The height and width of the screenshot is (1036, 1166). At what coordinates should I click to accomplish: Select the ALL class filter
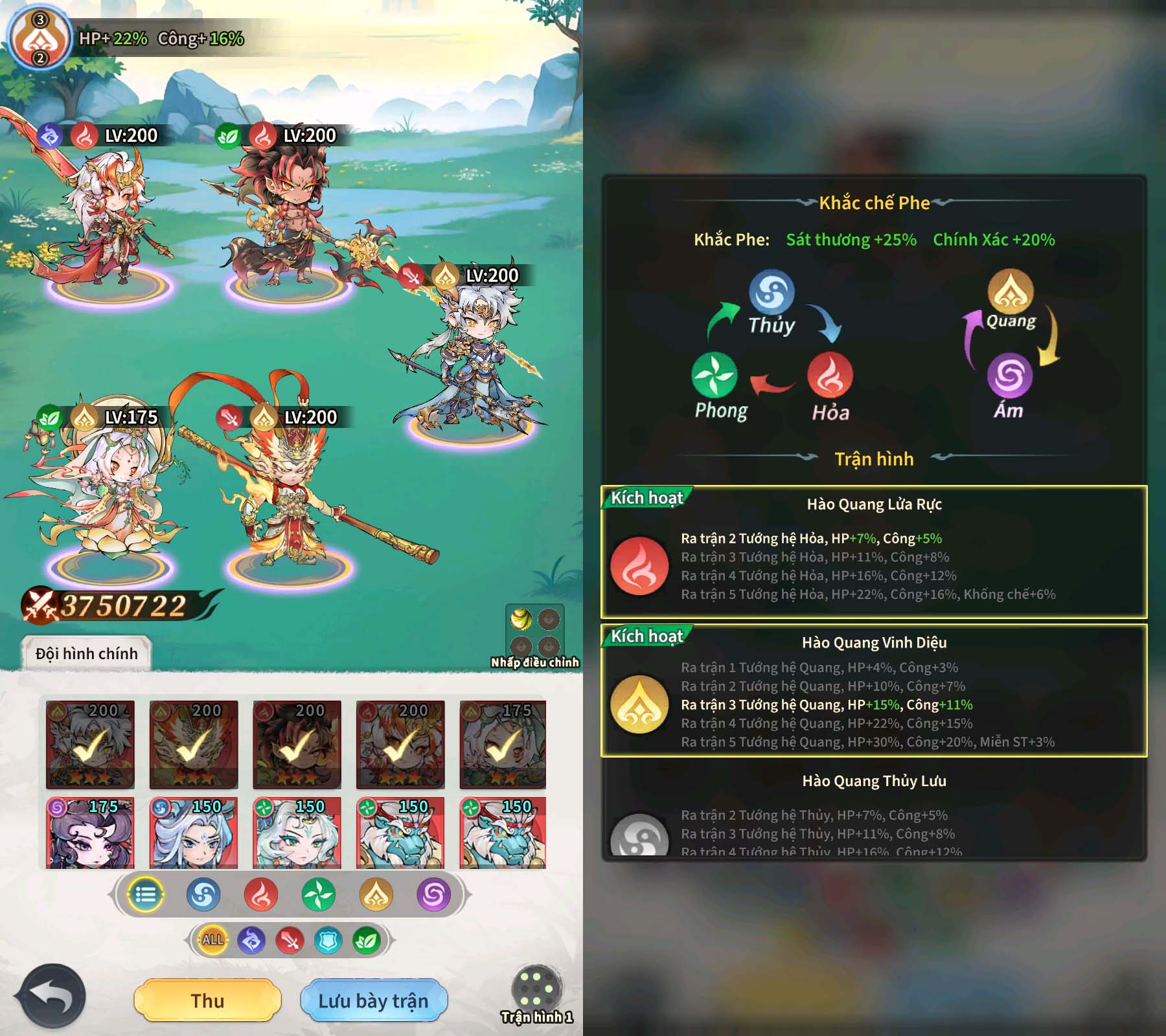point(212,940)
